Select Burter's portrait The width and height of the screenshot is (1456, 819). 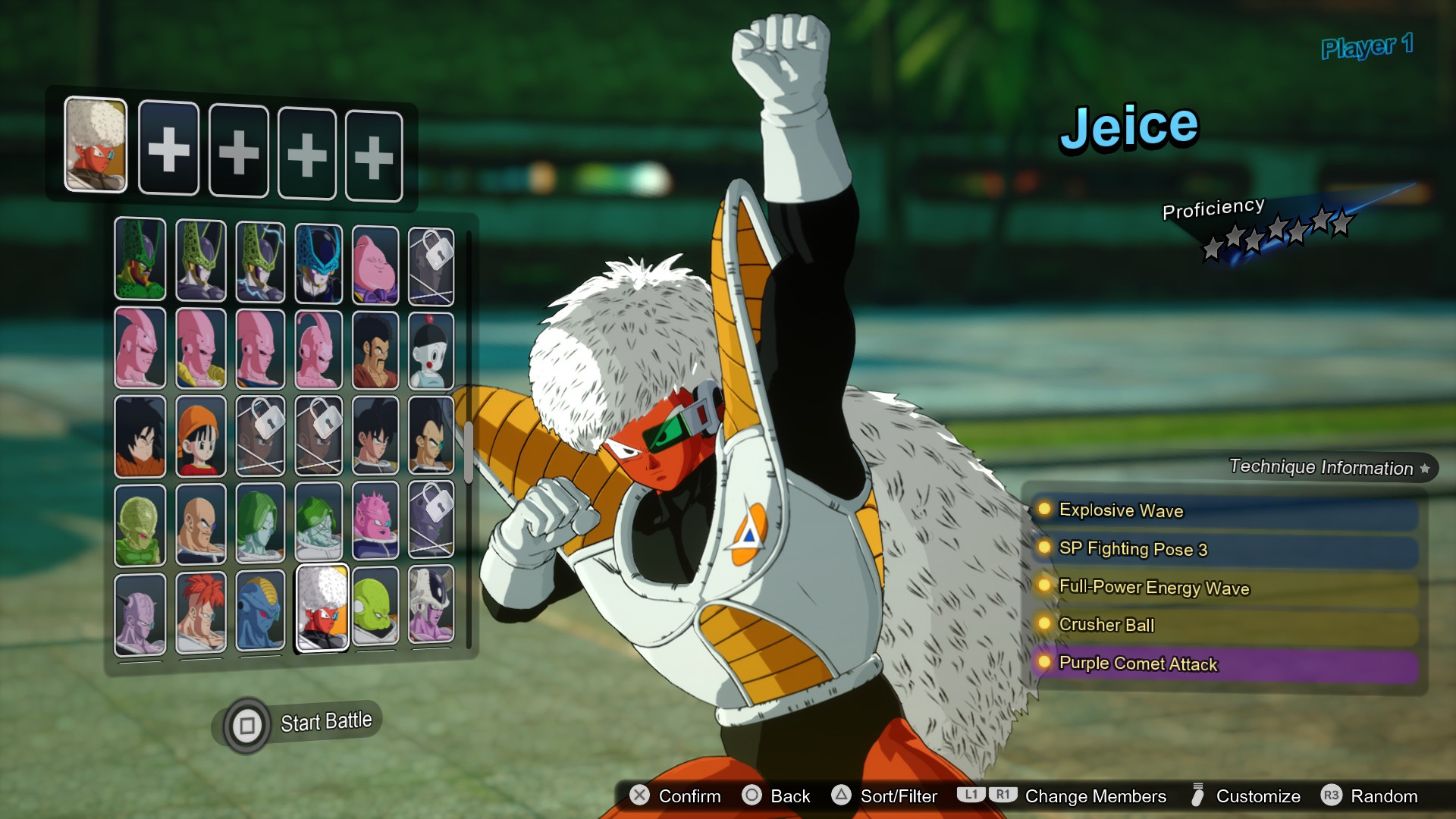point(260,610)
